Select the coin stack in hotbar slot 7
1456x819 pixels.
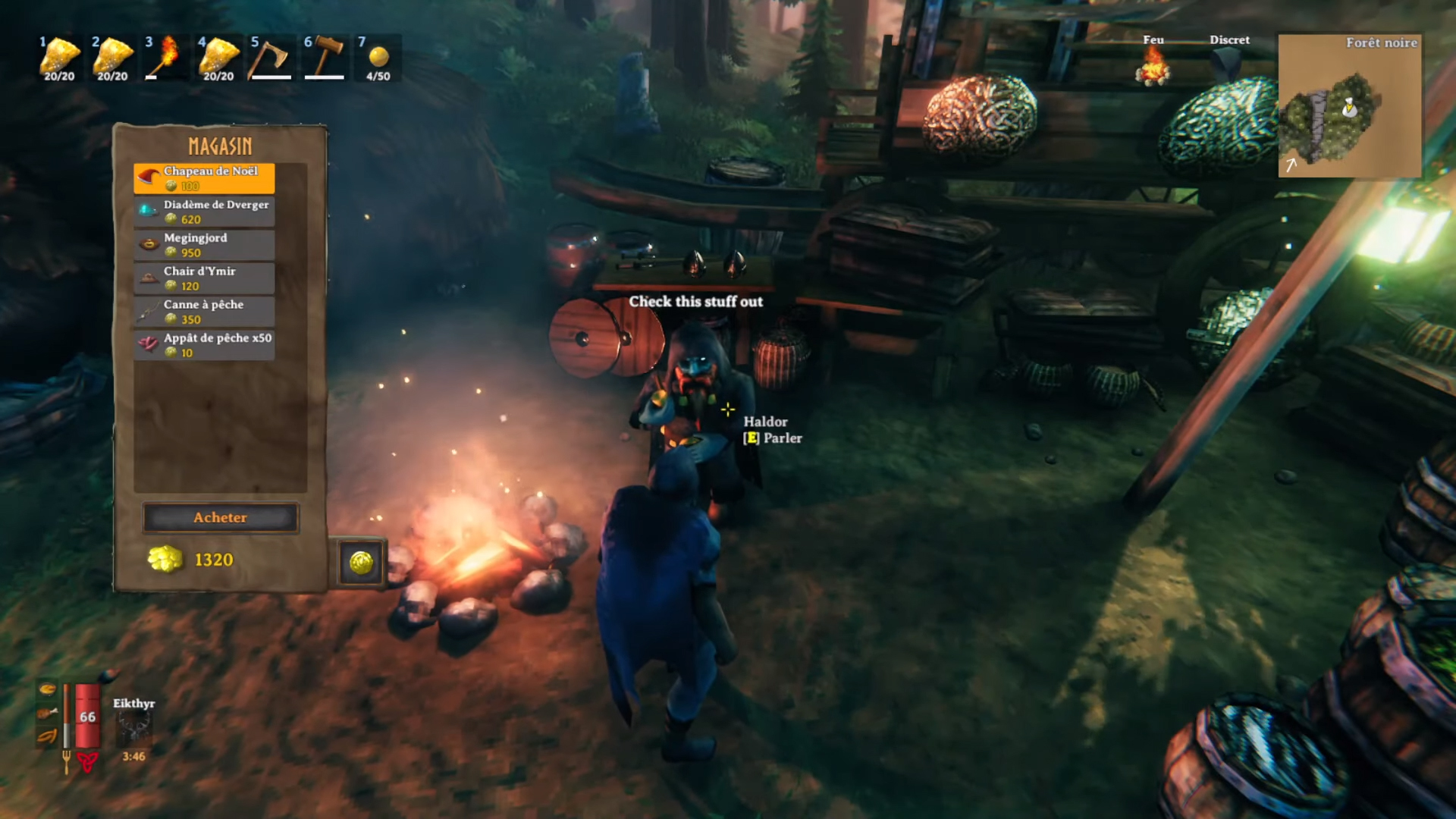378,58
